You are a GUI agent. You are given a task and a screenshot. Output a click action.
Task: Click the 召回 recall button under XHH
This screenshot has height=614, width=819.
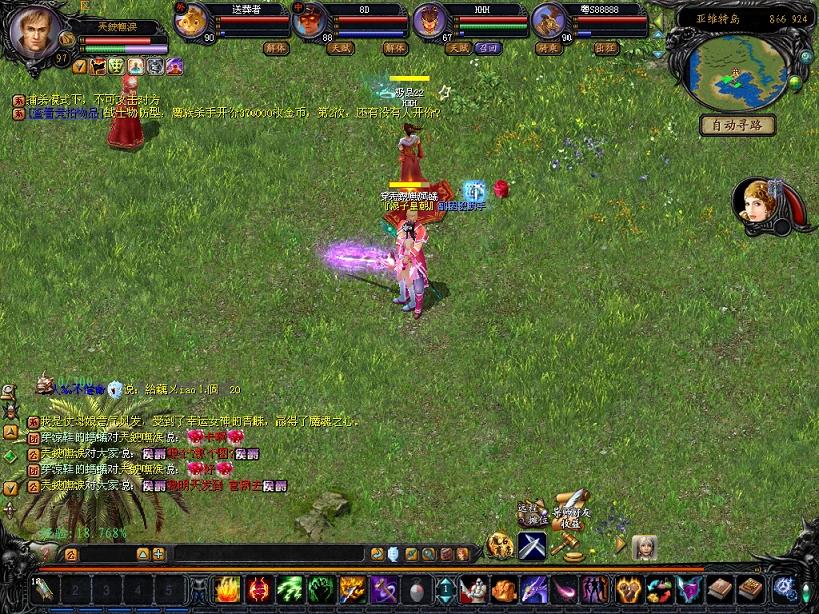click(x=486, y=47)
